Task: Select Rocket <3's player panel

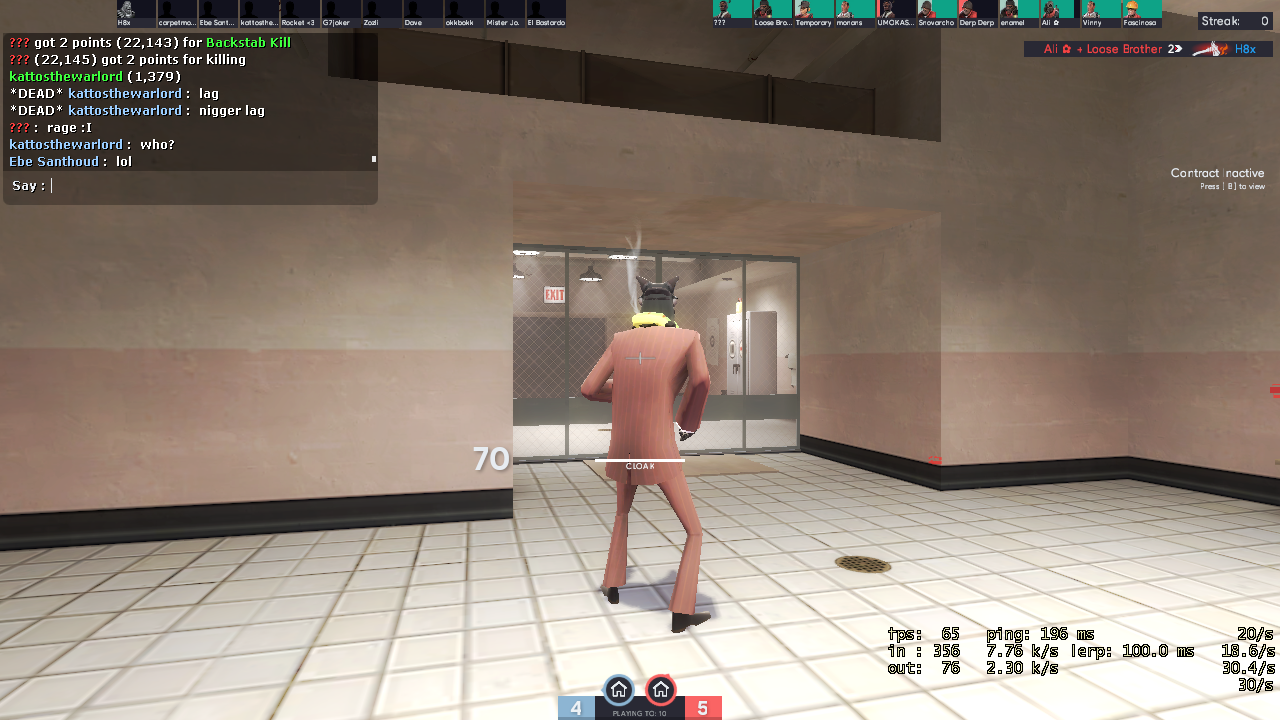Action: pyautogui.click(x=299, y=13)
